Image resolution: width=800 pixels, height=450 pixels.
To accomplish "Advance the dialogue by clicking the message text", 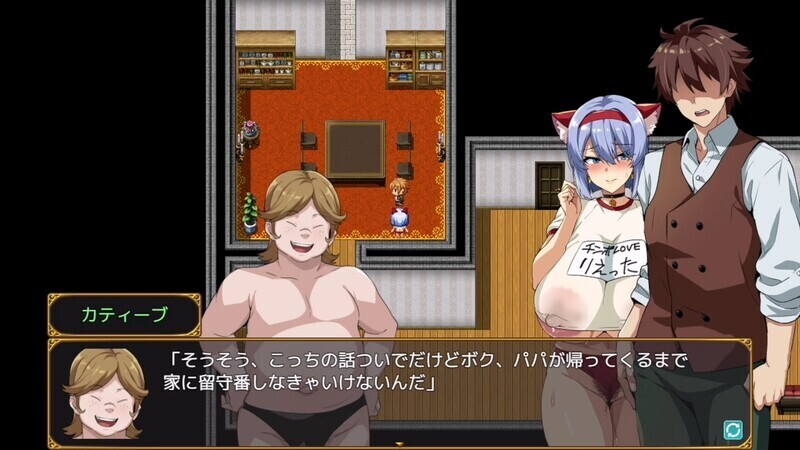I will click(x=430, y=371).
